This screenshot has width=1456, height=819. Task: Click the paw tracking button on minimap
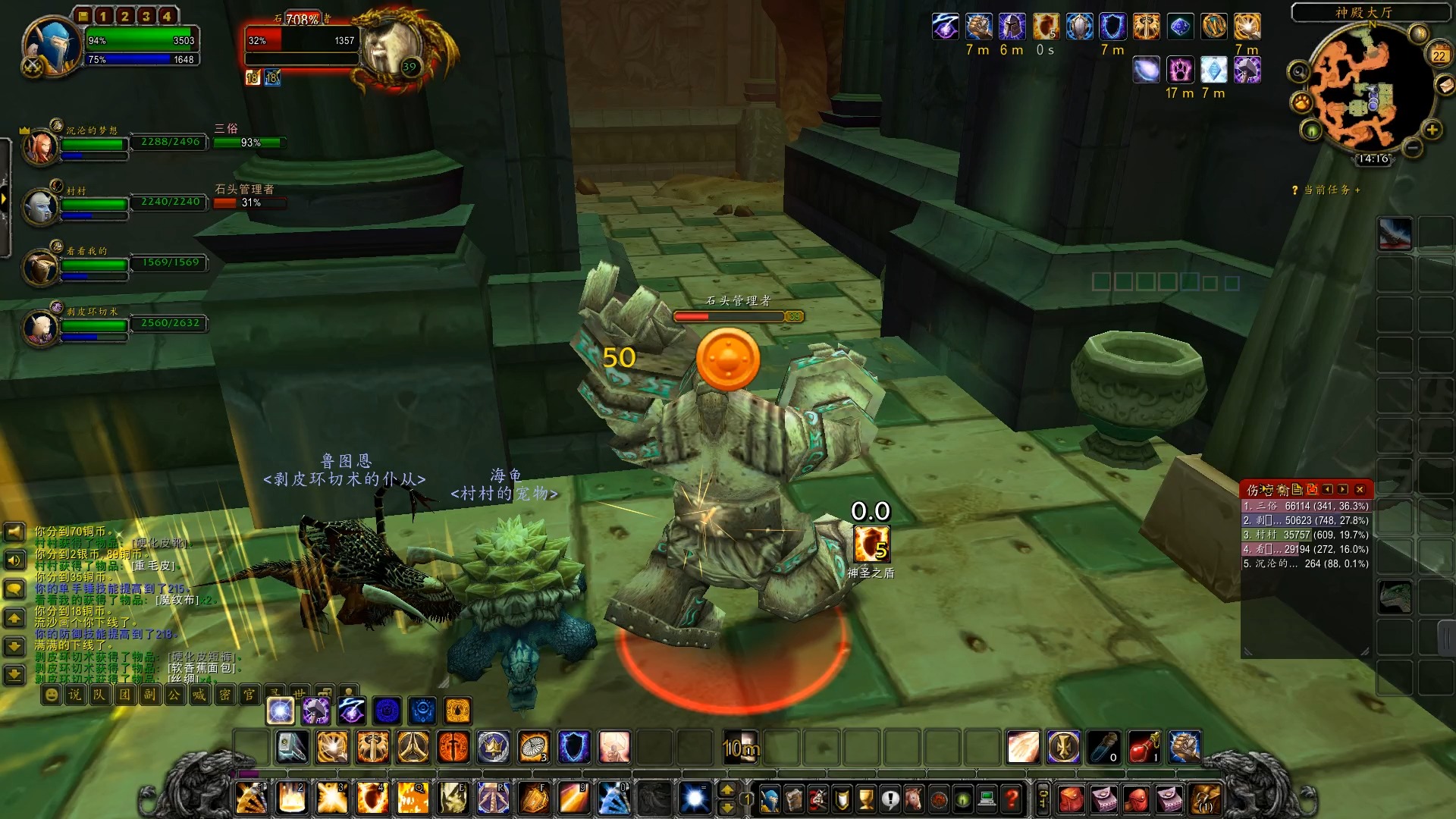(x=1302, y=102)
